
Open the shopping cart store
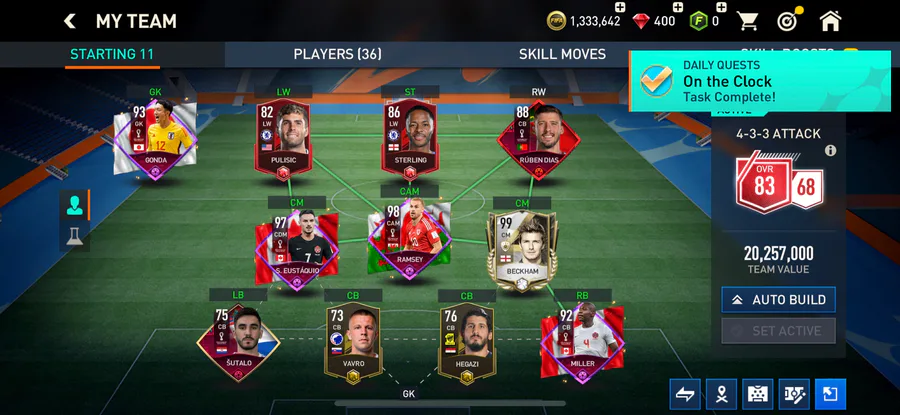coord(747,21)
